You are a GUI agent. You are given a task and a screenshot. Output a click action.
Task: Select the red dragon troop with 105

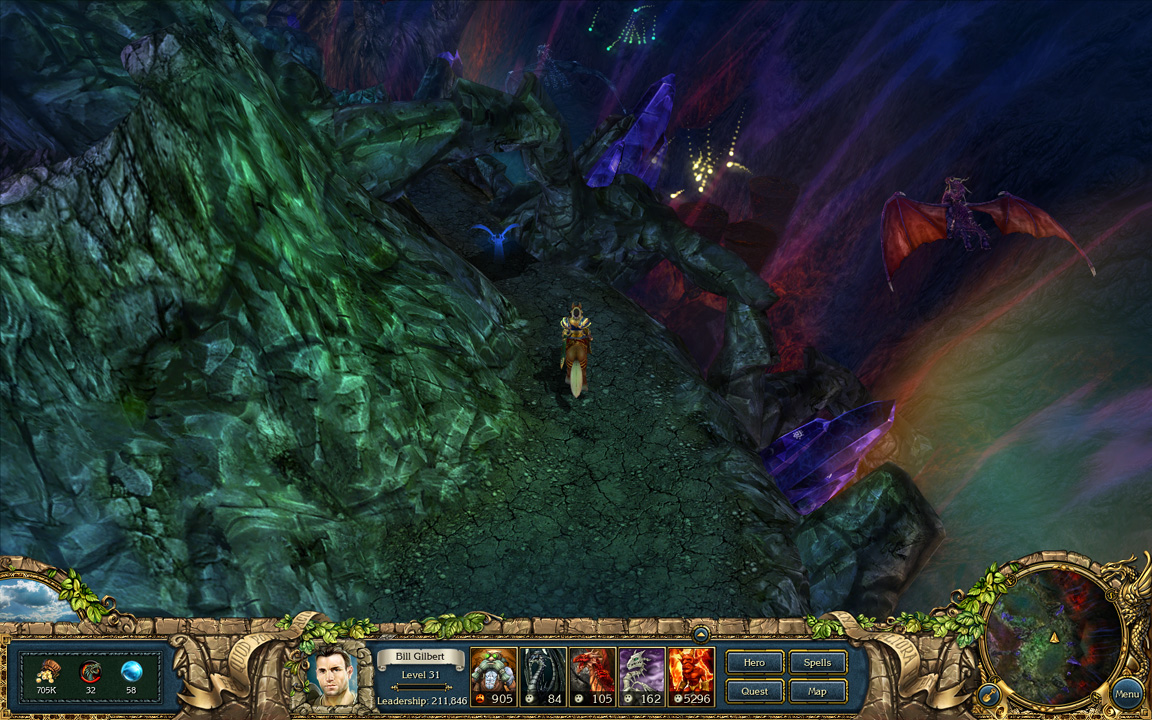click(x=592, y=676)
